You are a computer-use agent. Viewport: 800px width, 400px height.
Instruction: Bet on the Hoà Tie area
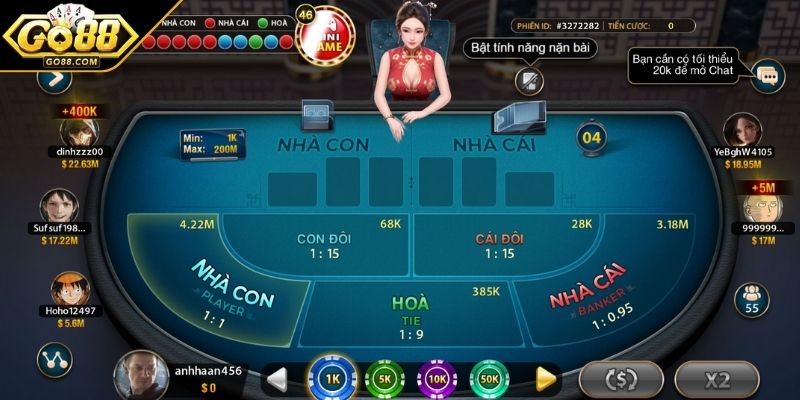408,312
